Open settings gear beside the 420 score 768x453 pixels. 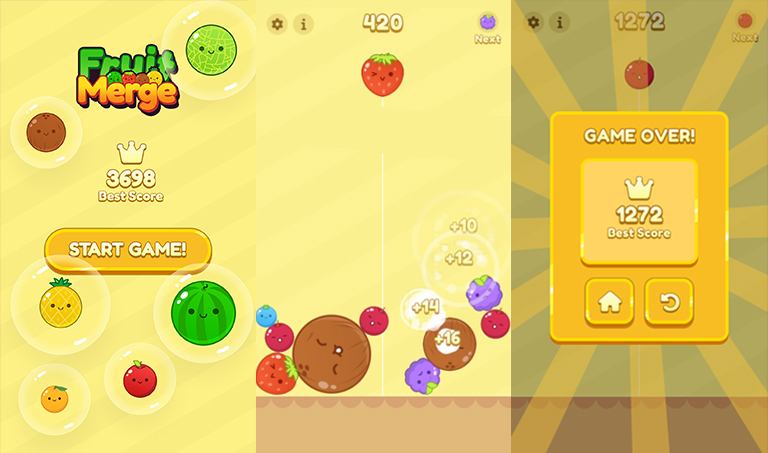(277, 24)
